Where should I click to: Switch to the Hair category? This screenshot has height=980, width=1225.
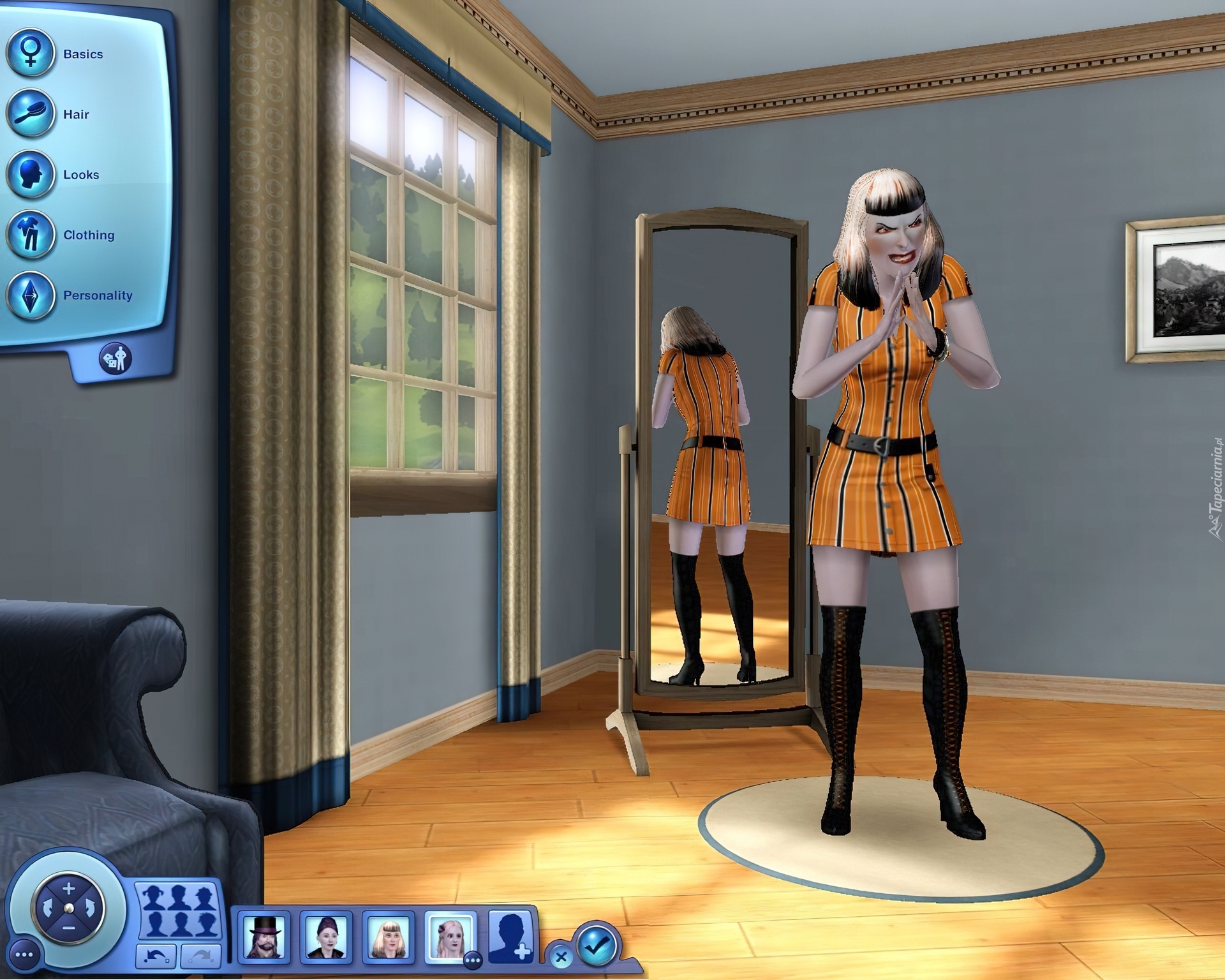click(x=30, y=114)
